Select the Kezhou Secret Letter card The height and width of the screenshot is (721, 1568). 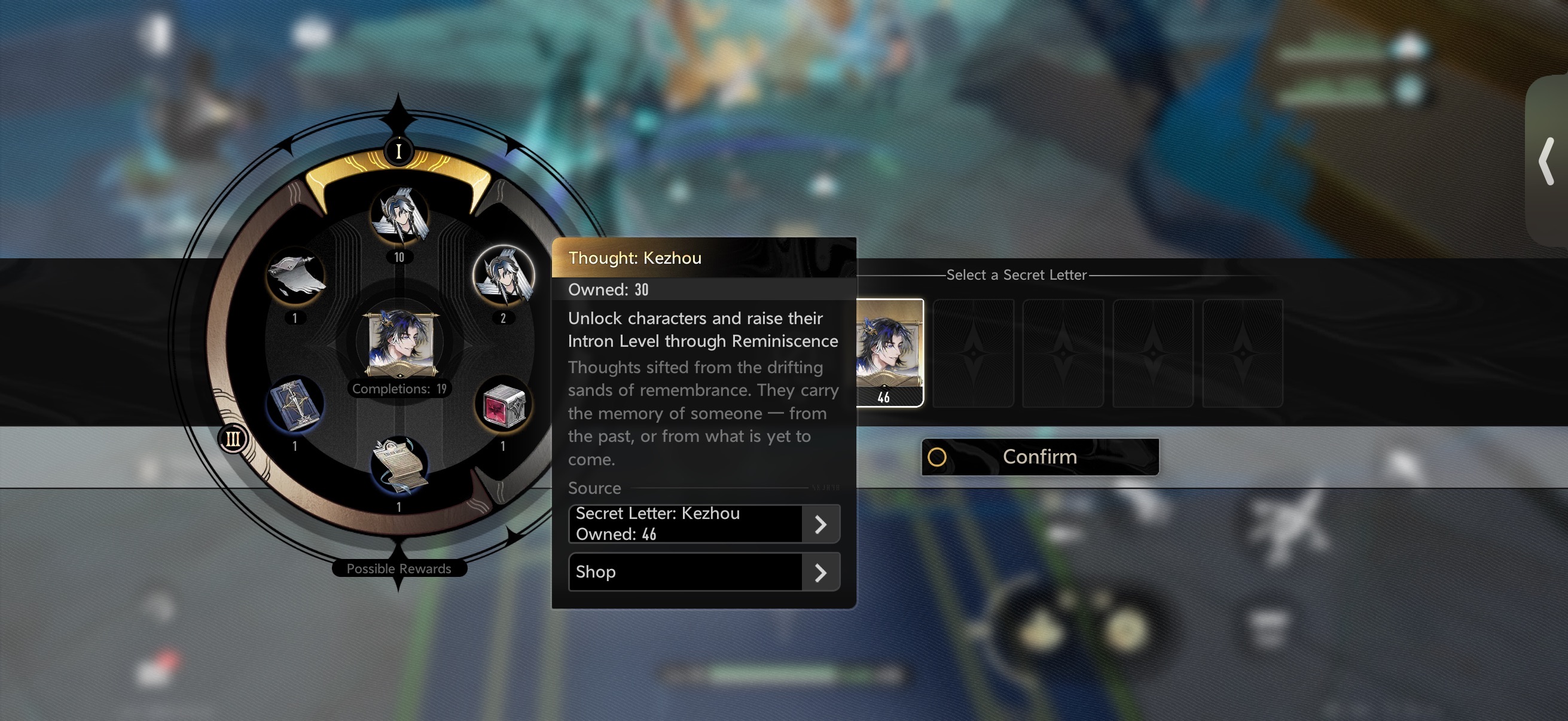pos(889,352)
